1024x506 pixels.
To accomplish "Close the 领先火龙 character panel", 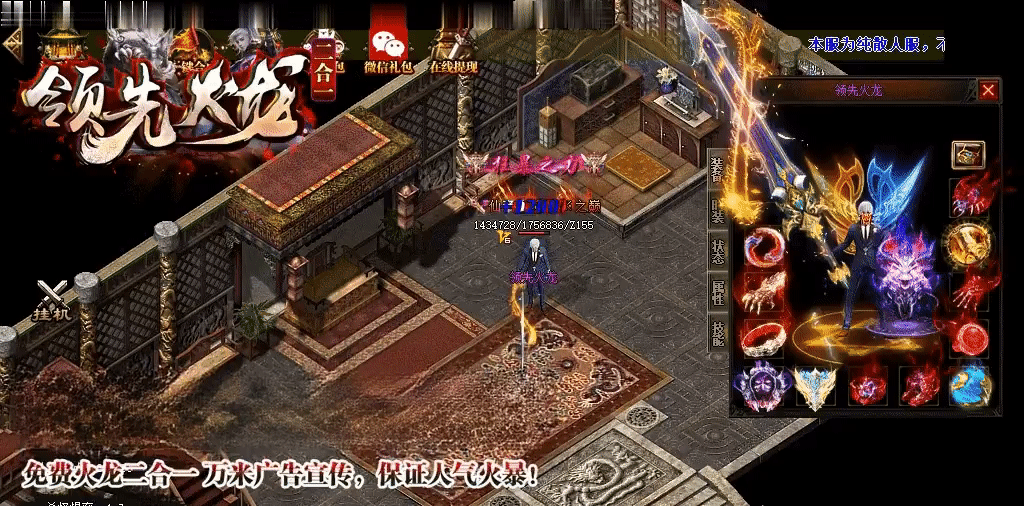I will click(x=988, y=91).
